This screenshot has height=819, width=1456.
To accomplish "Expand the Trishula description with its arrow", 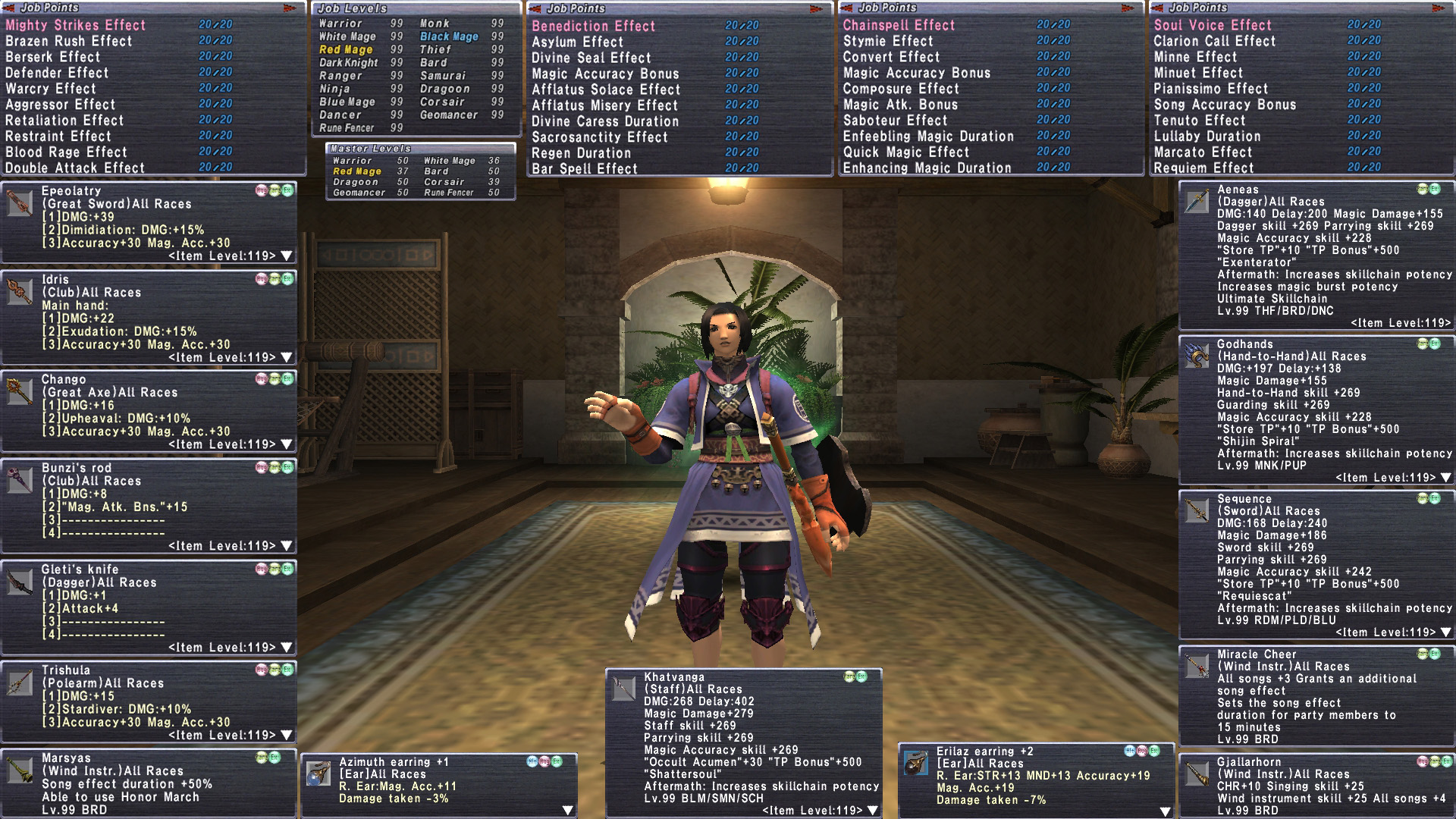I will click(x=286, y=735).
